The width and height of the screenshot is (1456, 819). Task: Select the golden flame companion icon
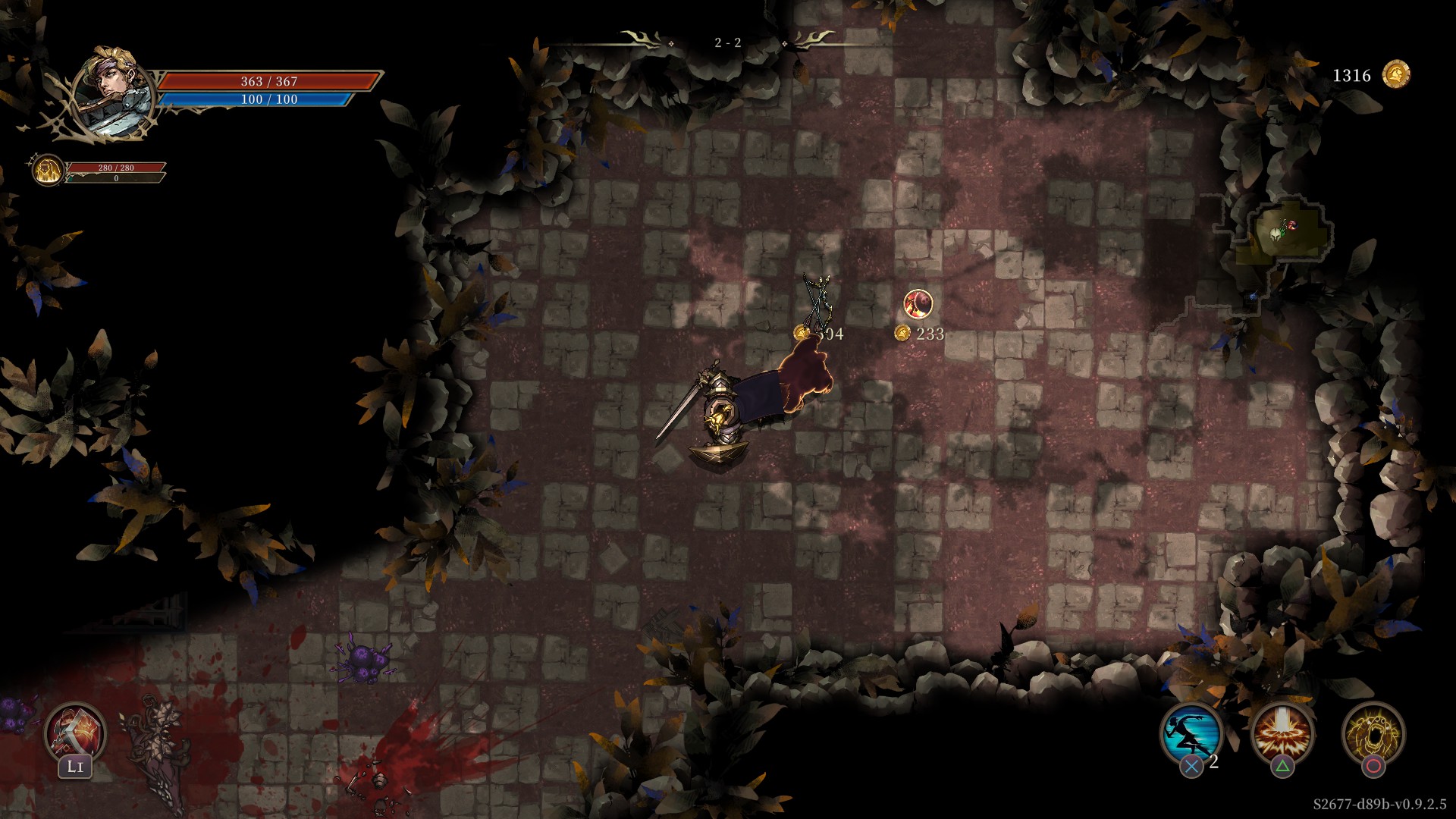coord(48,170)
